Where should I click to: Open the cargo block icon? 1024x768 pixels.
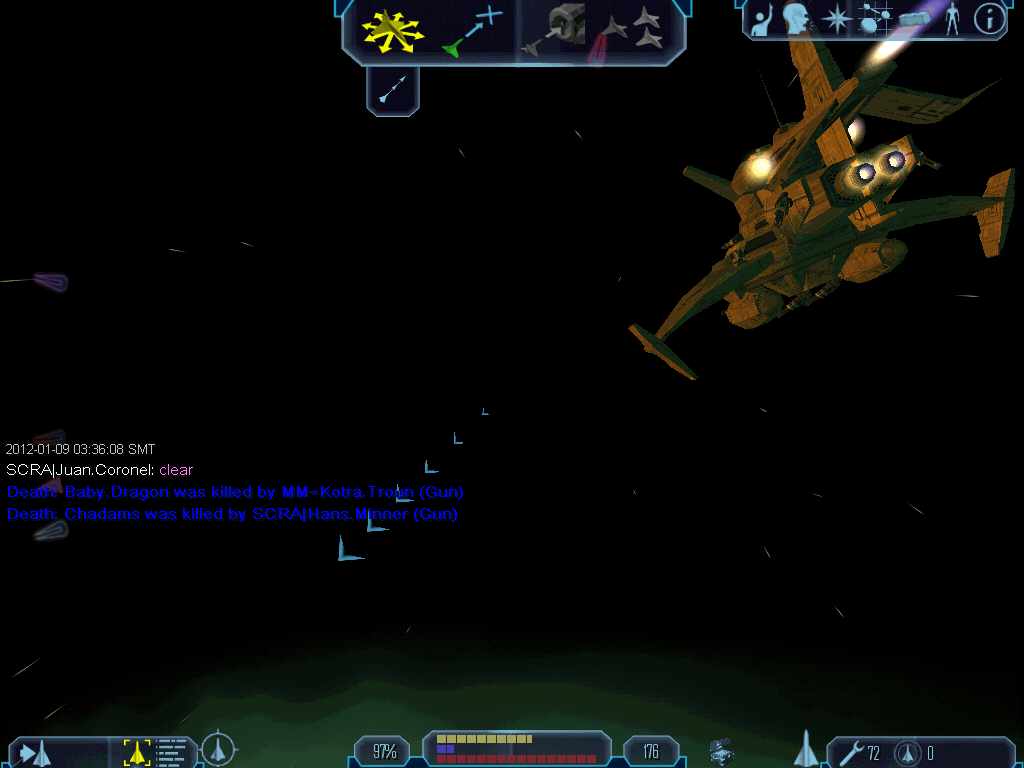pos(914,19)
